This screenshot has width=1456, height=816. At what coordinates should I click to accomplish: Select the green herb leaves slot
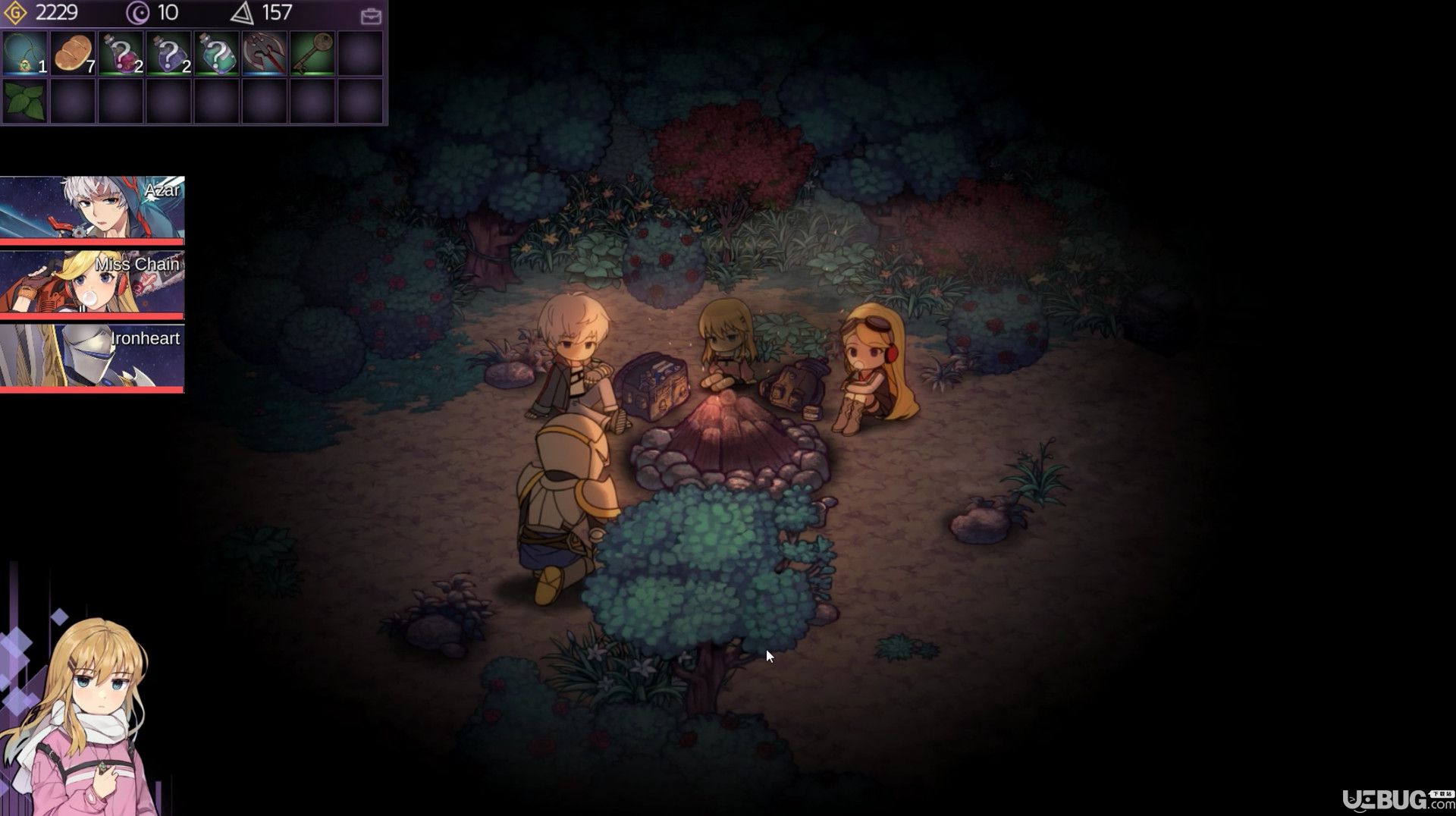(x=25, y=101)
